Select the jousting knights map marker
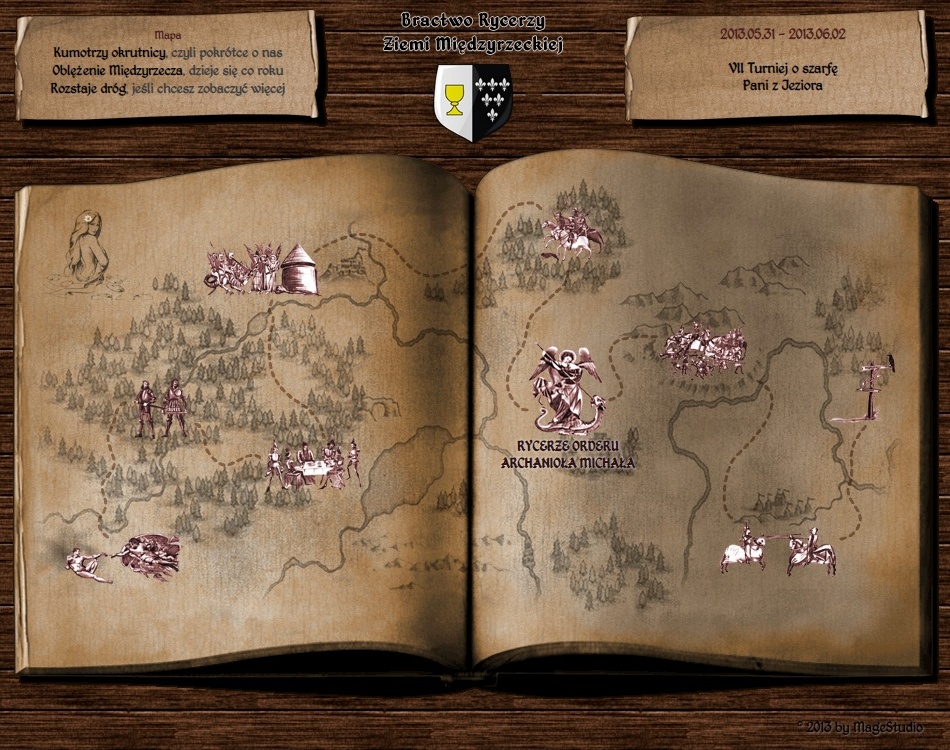The image size is (950, 750). point(778,550)
